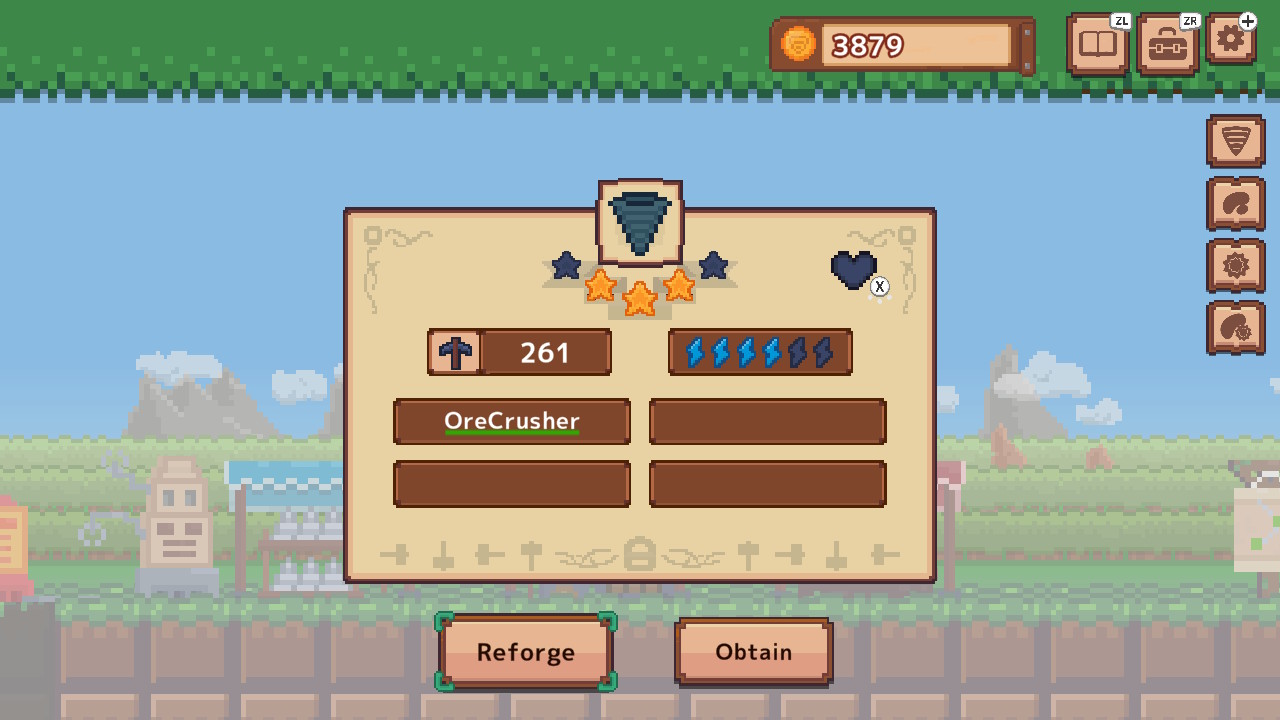
Task: Toggle the first lightning energy segment
Action: (x=695, y=352)
